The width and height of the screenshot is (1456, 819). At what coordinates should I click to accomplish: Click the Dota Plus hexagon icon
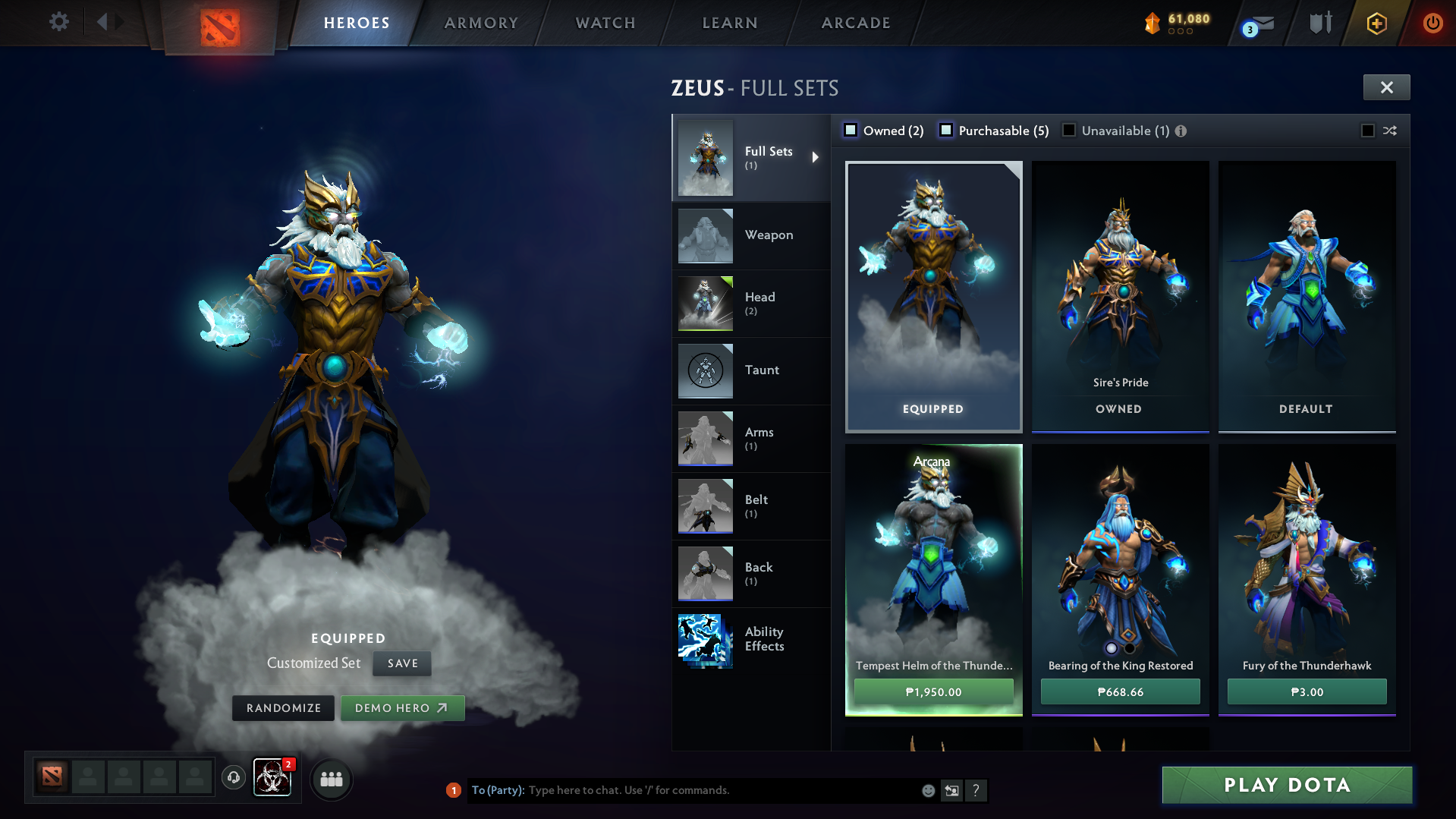click(x=1376, y=23)
